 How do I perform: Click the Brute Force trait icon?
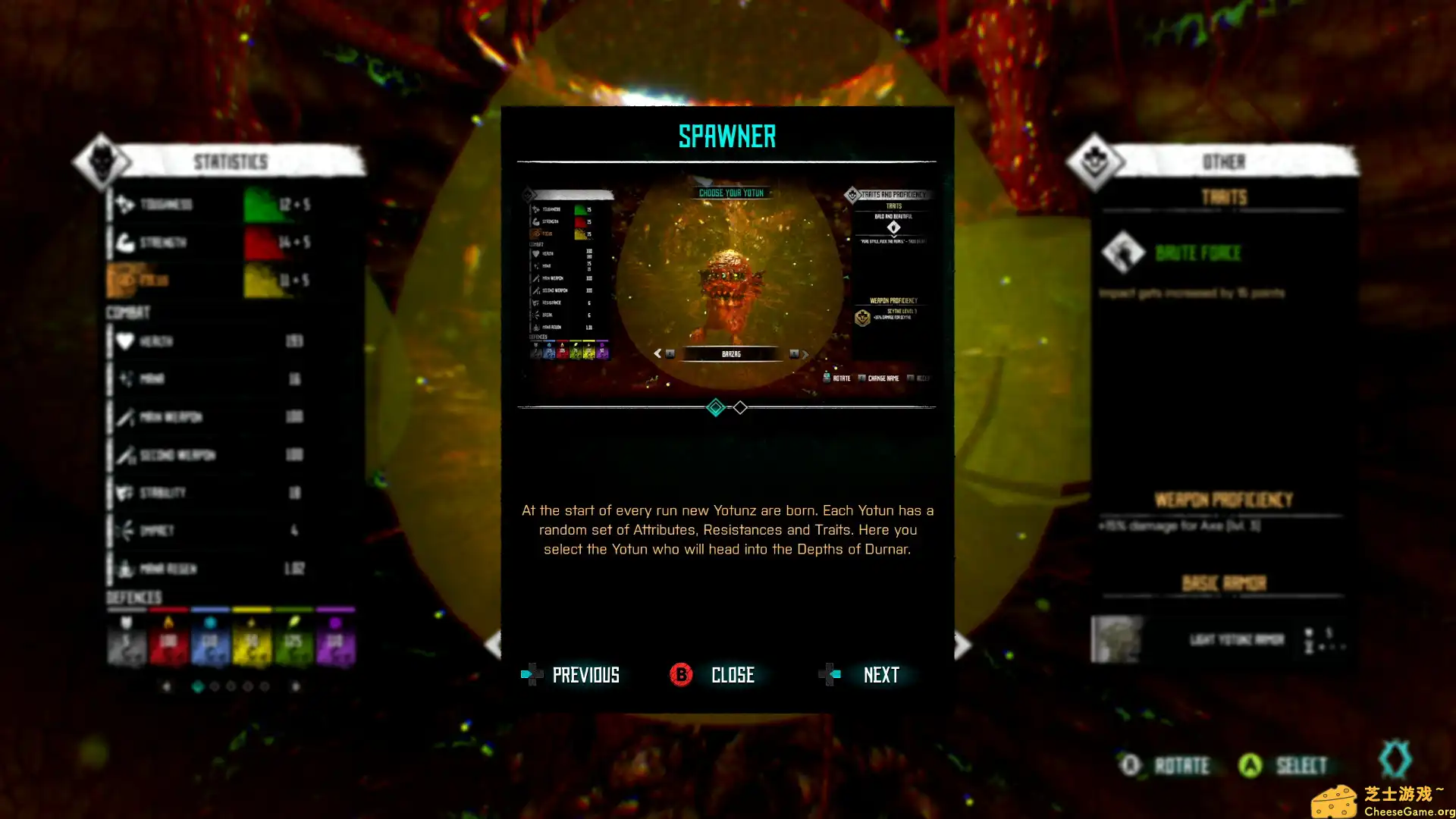(1123, 253)
